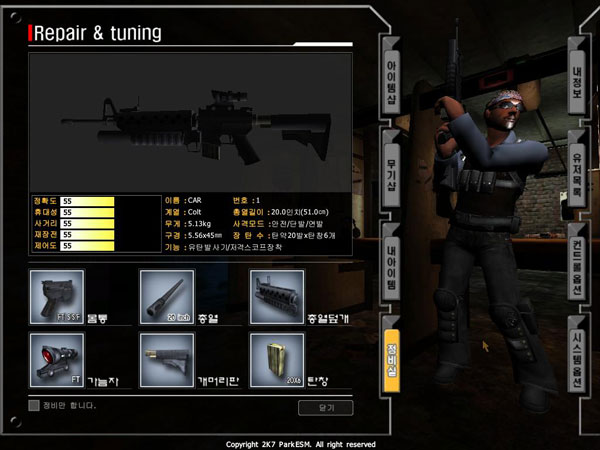The image size is (600, 450).
Task: Open the 유저목록 user list tab
Action: (x=576, y=166)
